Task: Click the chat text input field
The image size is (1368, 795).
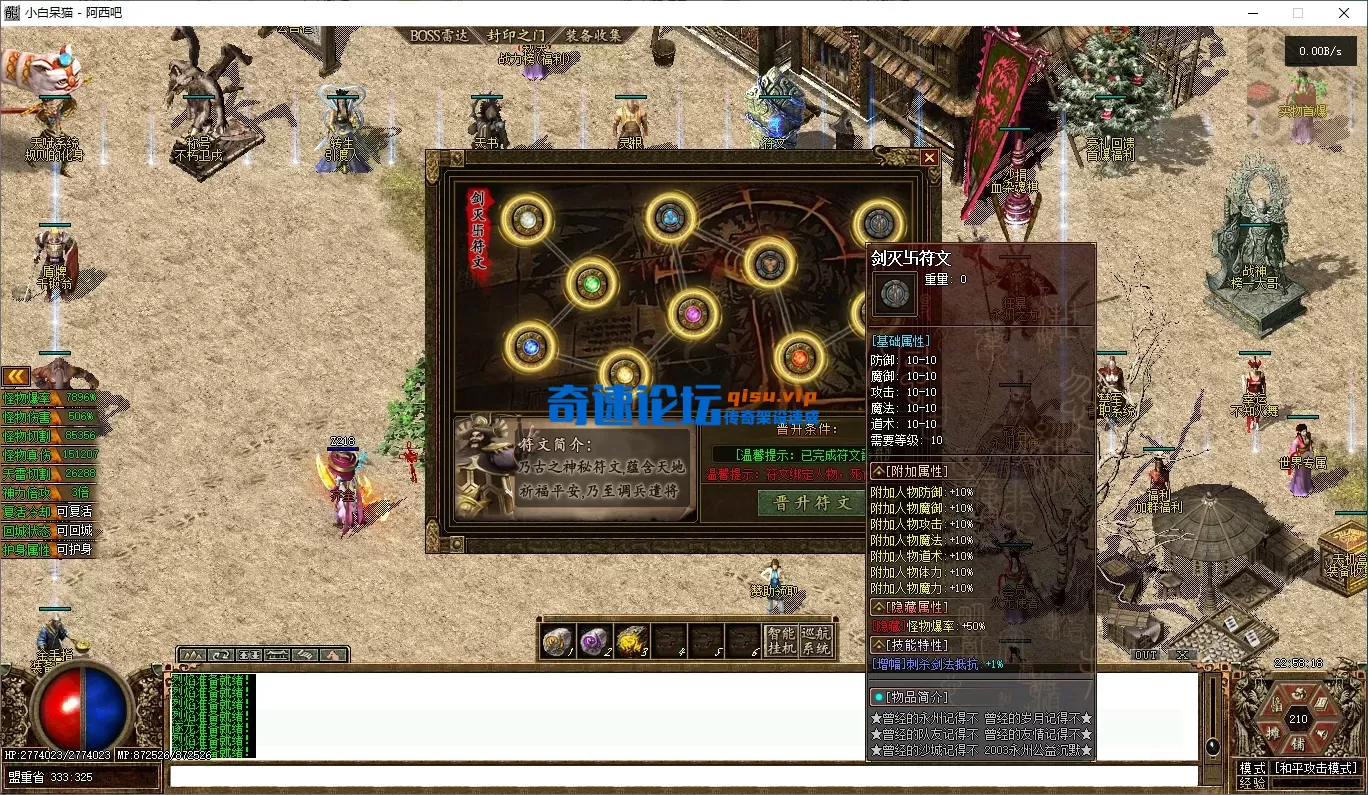Action: click(x=680, y=776)
